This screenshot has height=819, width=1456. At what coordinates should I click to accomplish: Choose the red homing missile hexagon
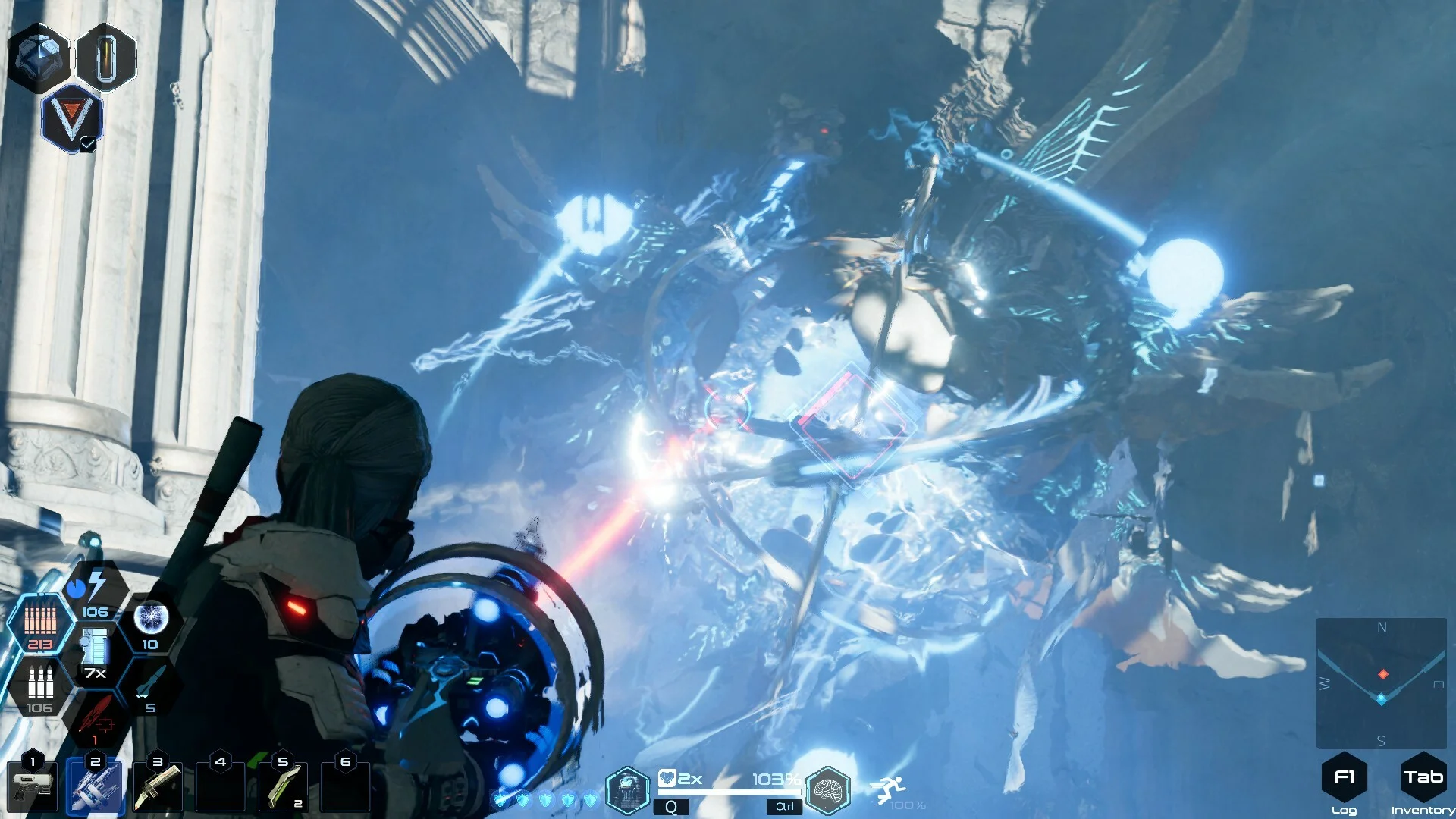[x=96, y=719]
